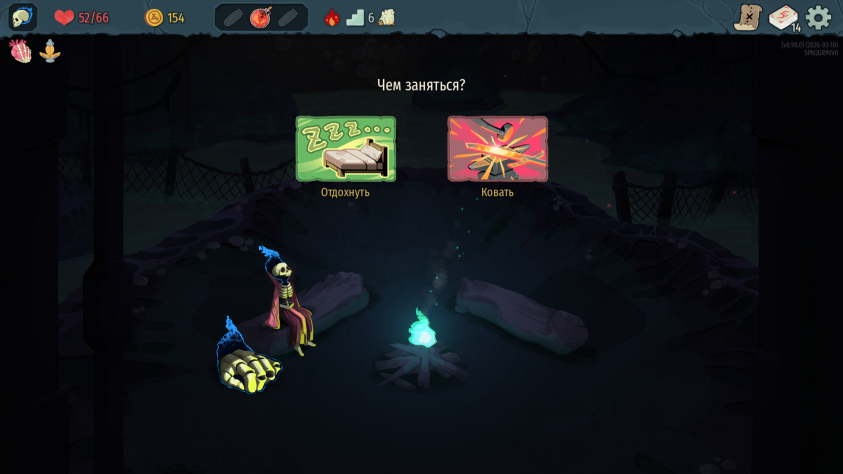Viewport: 843px width, 474px height.
Task: Open the treasure map
Action: [x=747, y=17]
